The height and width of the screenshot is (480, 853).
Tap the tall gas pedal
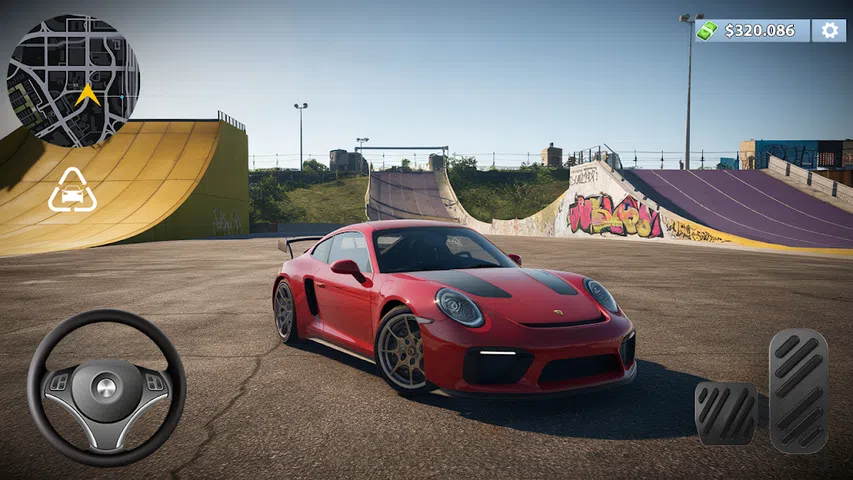click(x=798, y=390)
